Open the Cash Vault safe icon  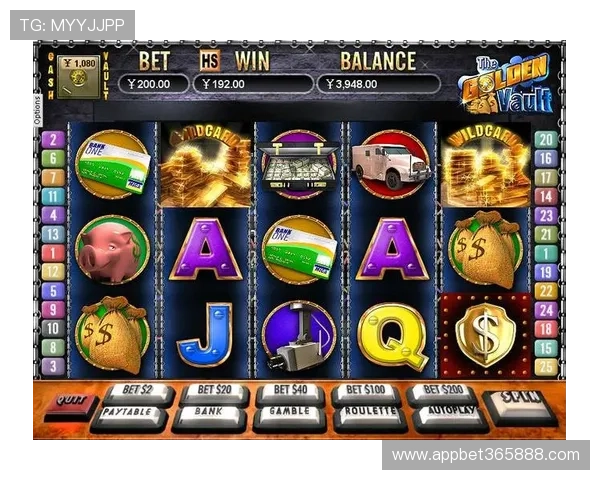click(79, 76)
